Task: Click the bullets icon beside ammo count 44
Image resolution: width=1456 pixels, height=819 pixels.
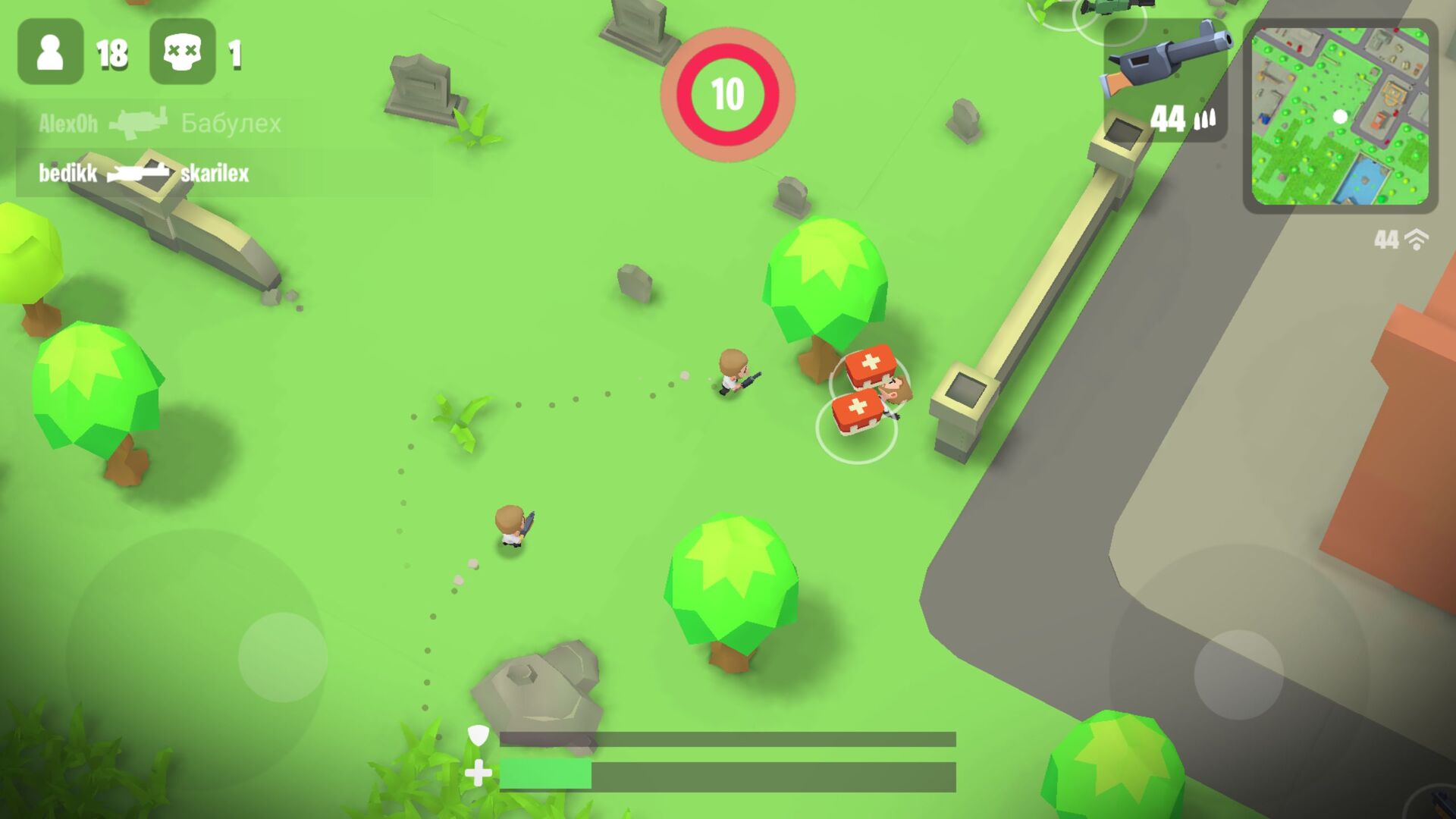Action: coord(1206,118)
